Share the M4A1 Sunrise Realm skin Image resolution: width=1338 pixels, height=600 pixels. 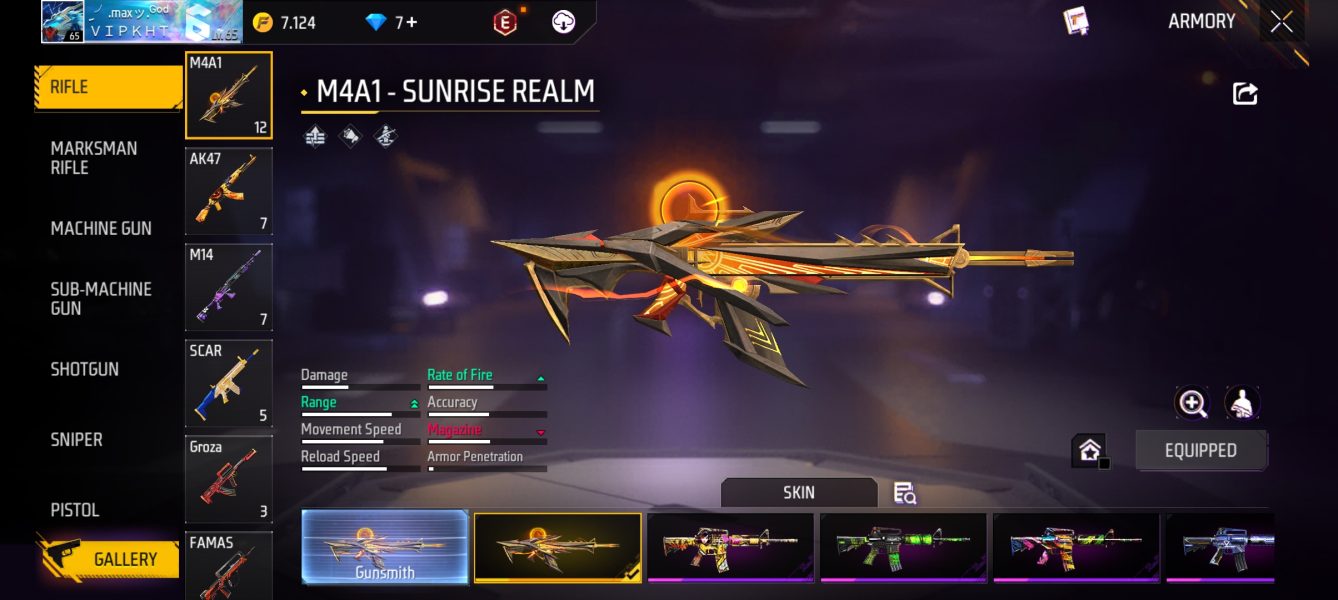tap(1245, 94)
